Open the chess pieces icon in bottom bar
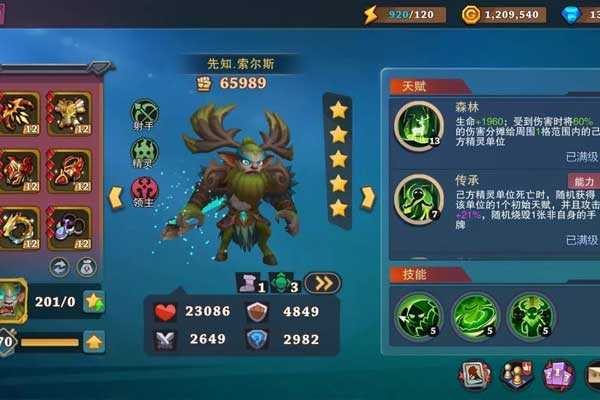This screenshot has height=400, width=600. point(516,376)
